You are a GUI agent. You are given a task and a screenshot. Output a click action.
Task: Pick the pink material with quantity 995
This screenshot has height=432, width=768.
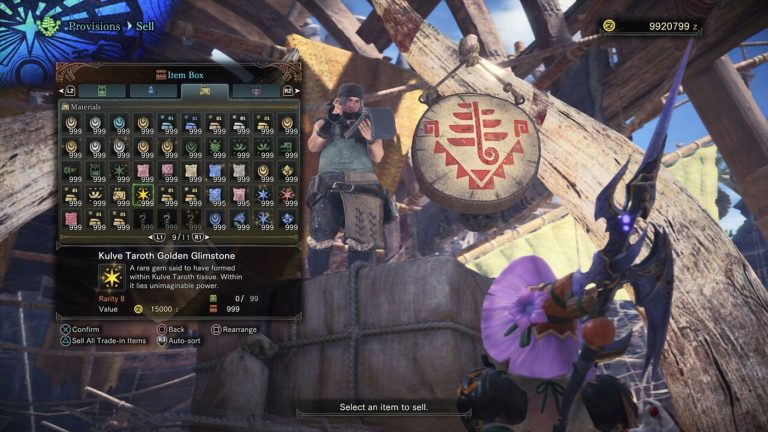(x=239, y=195)
